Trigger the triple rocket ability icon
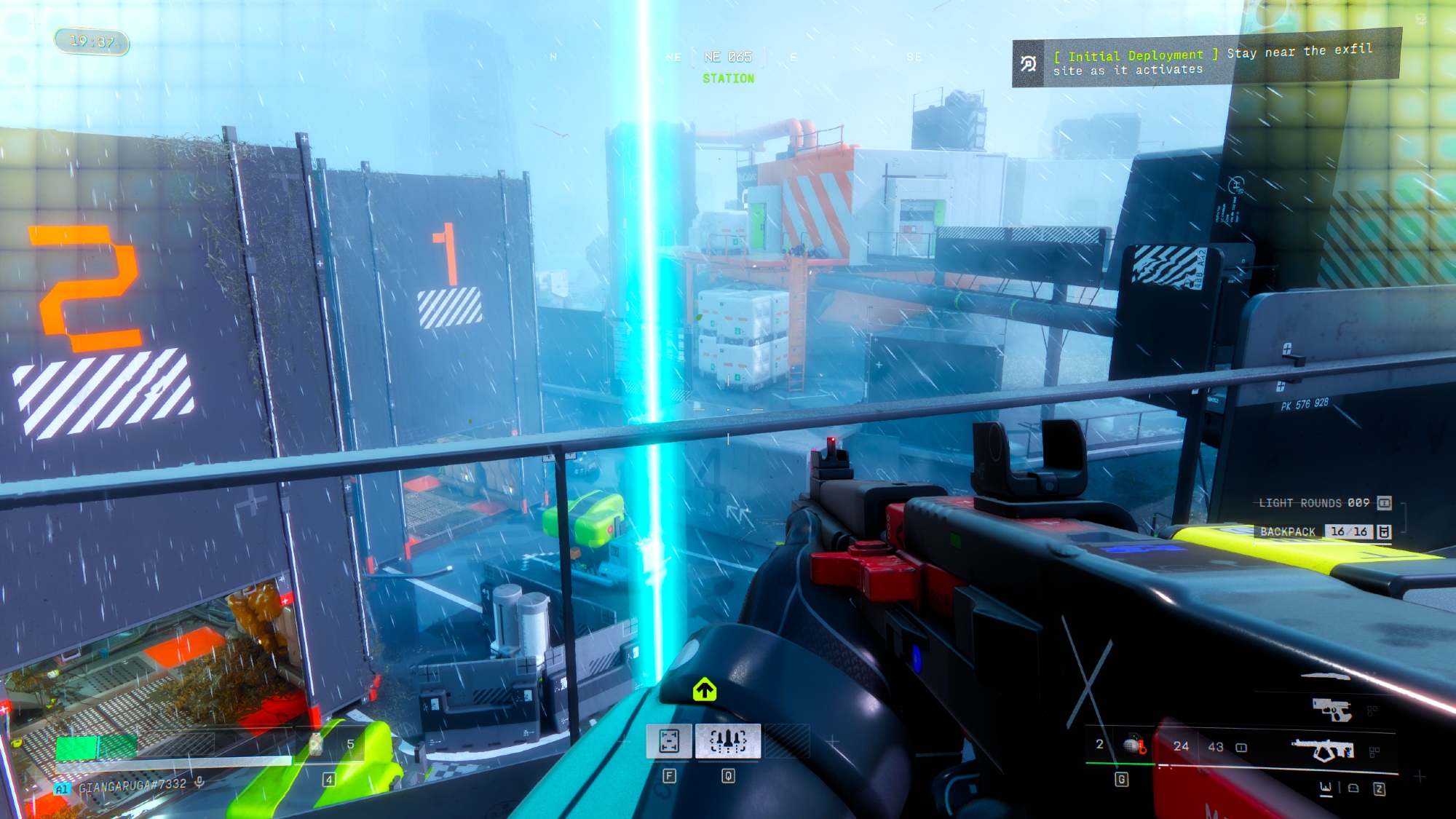 (x=728, y=741)
